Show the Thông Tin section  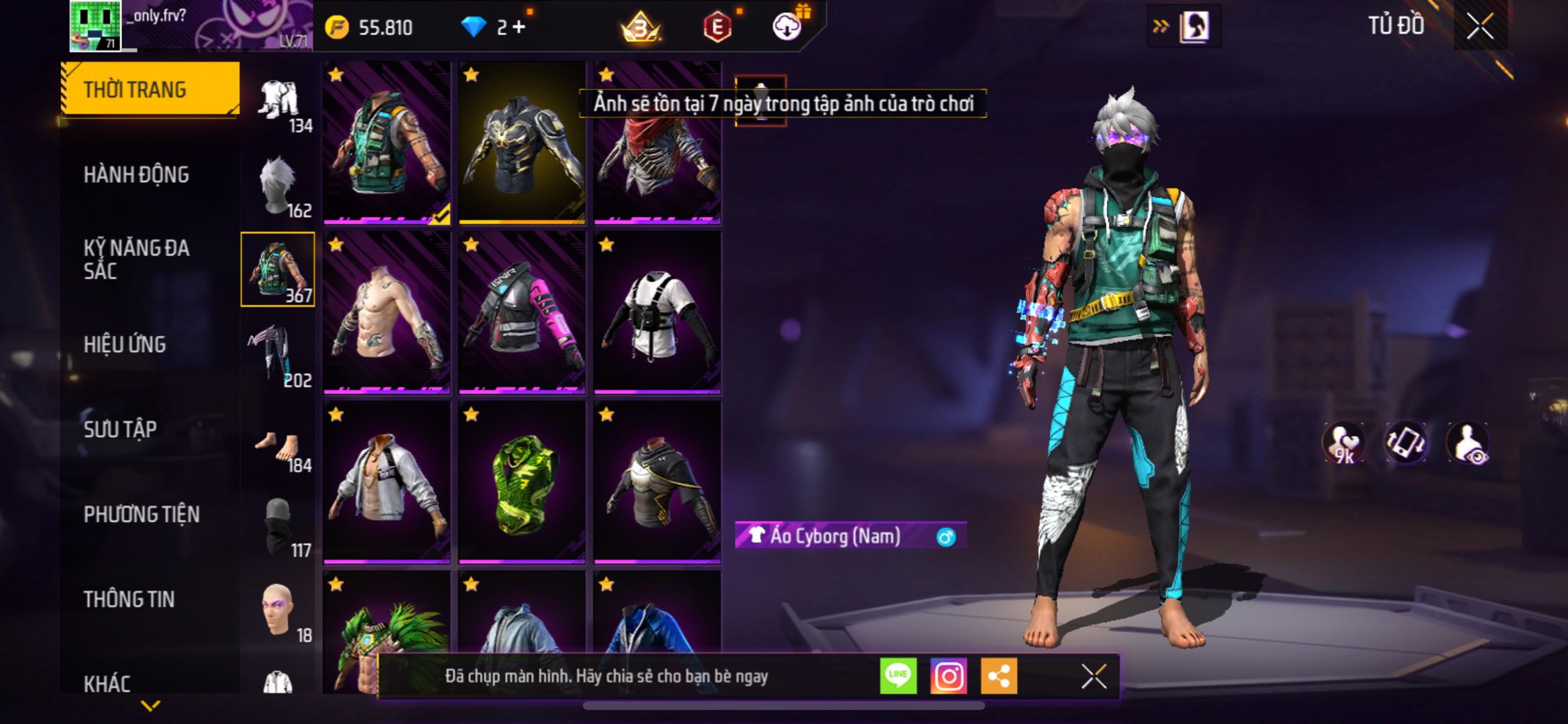(x=129, y=599)
